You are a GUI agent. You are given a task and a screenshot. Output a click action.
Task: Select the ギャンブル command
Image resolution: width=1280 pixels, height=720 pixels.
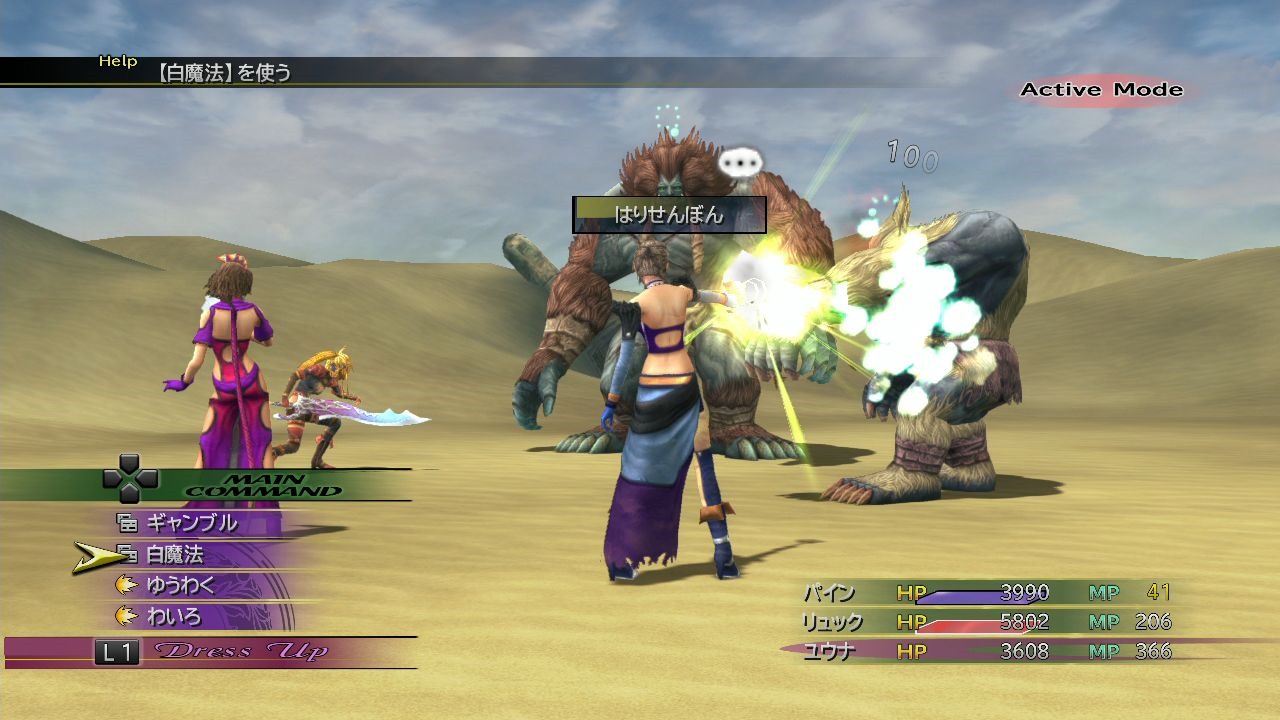tap(191, 522)
